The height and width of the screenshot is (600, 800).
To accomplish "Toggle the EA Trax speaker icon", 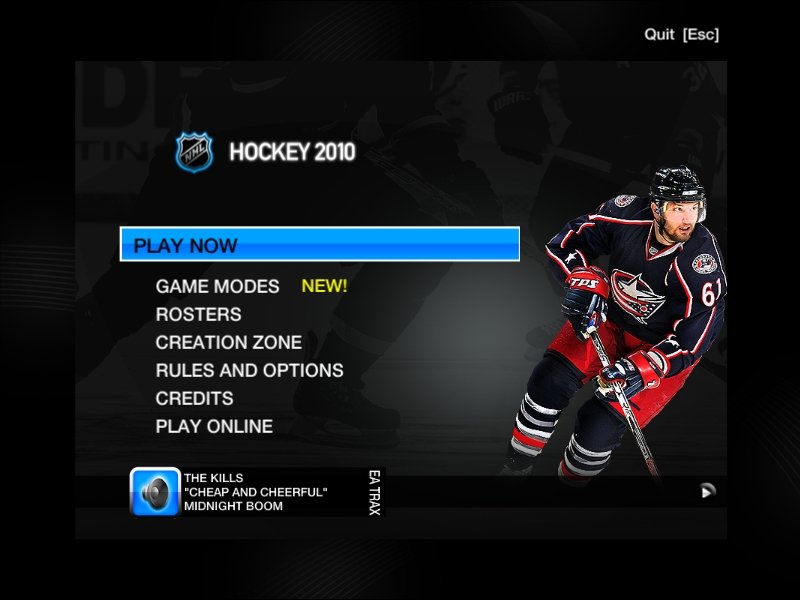I will (x=155, y=492).
